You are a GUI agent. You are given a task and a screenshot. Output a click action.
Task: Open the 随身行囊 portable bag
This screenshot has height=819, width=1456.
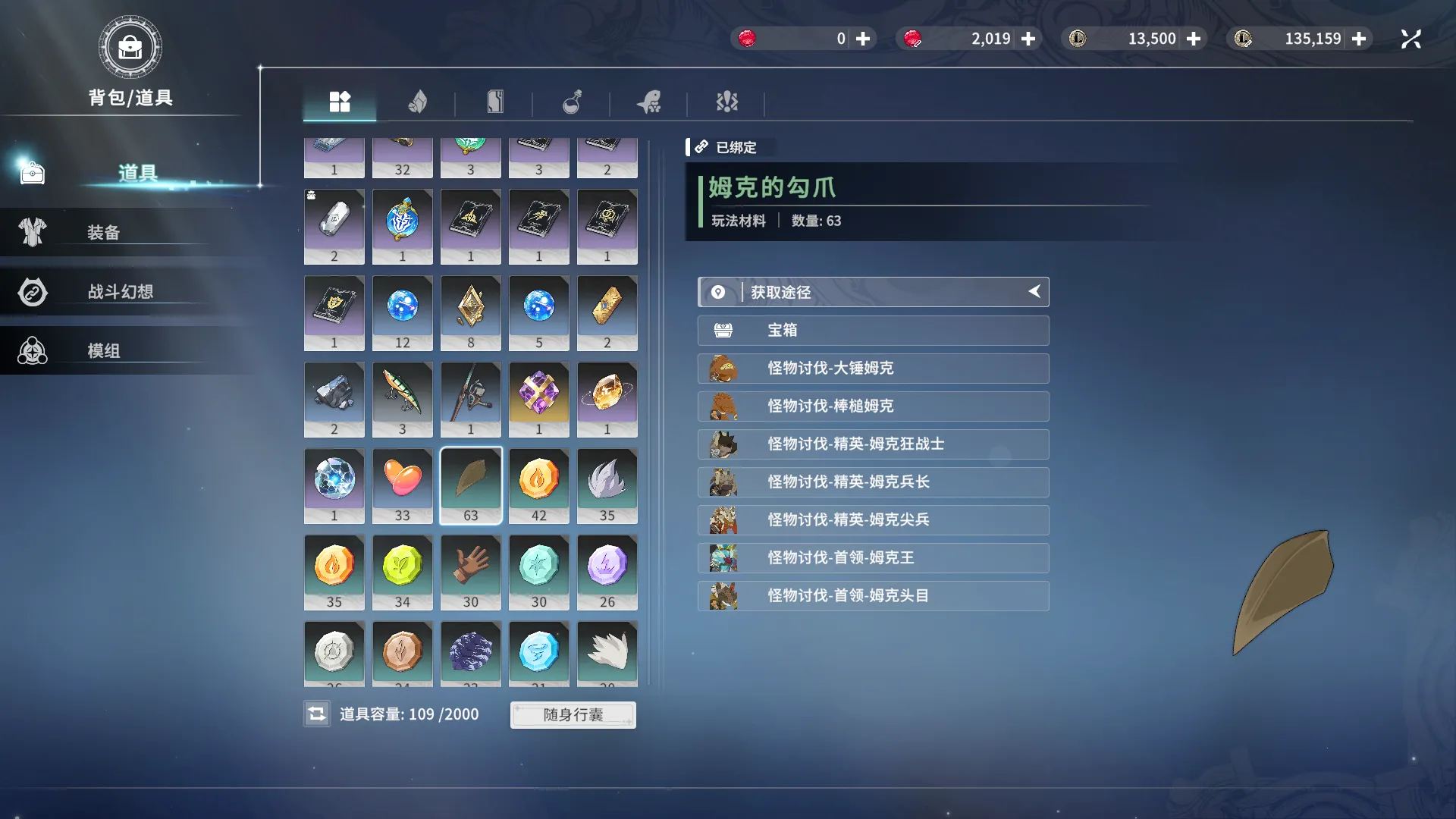[x=573, y=714]
